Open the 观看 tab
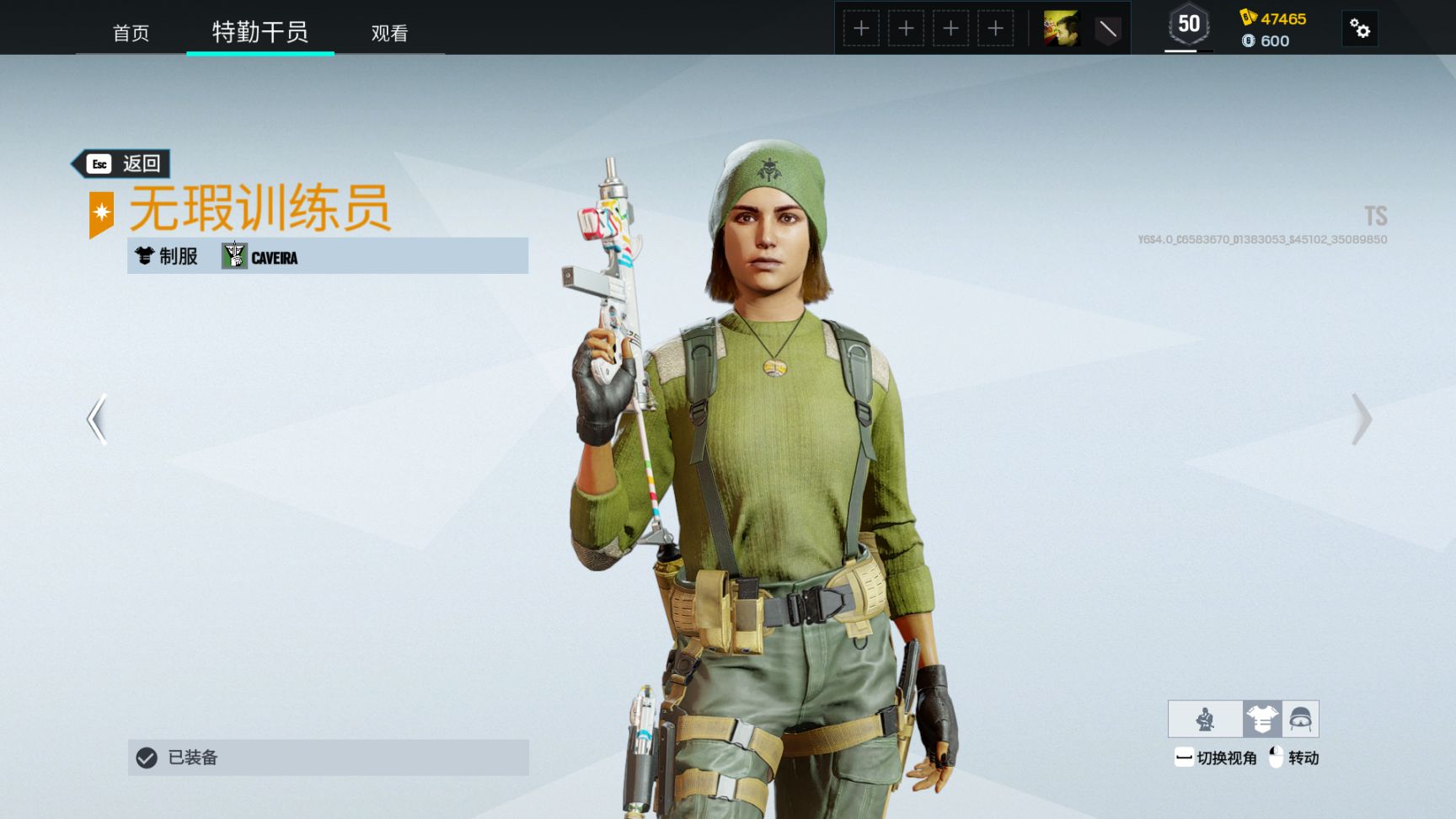1456x819 pixels. pyautogui.click(x=388, y=34)
